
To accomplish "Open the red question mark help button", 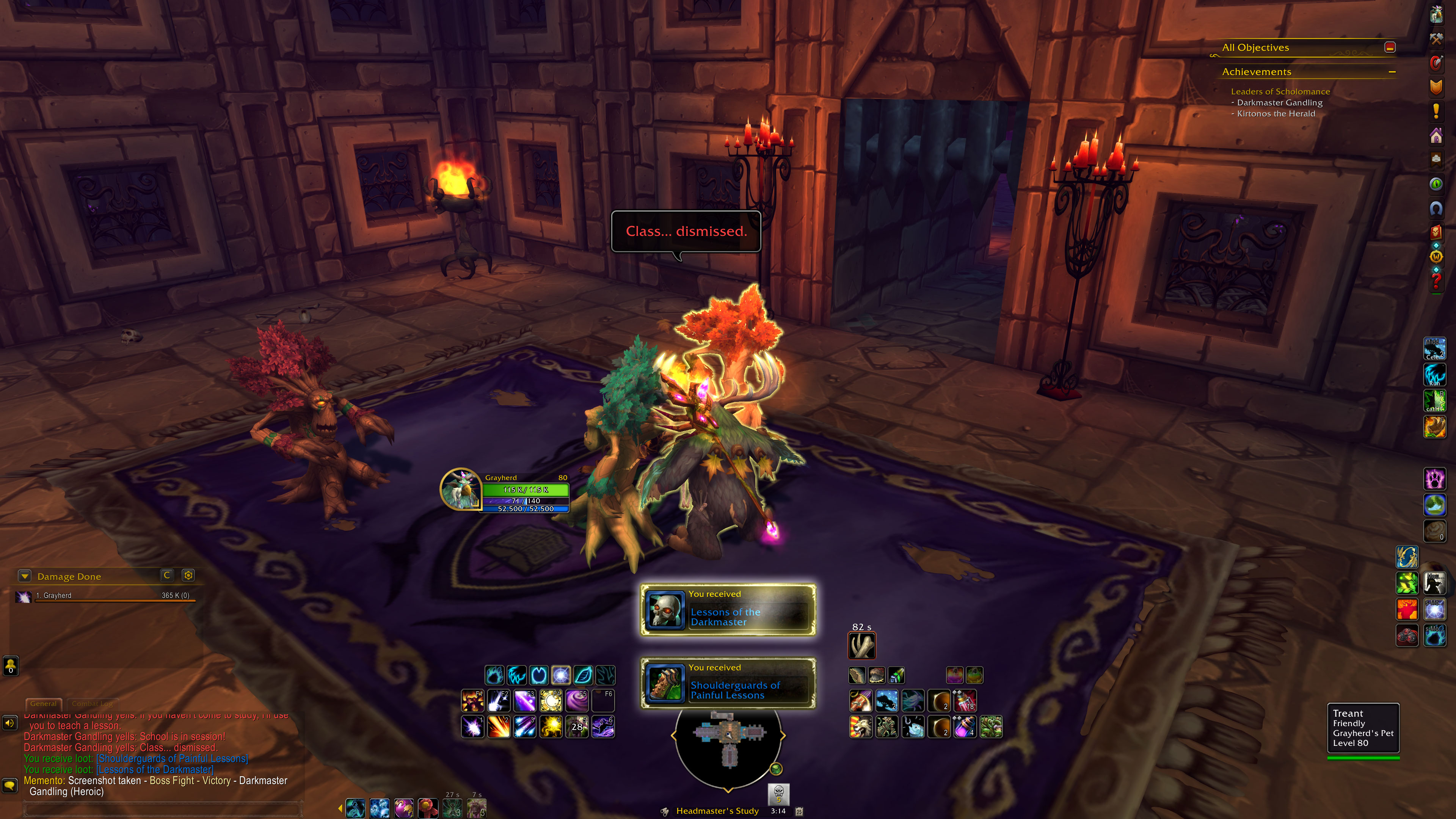I will tap(1436, 280).
